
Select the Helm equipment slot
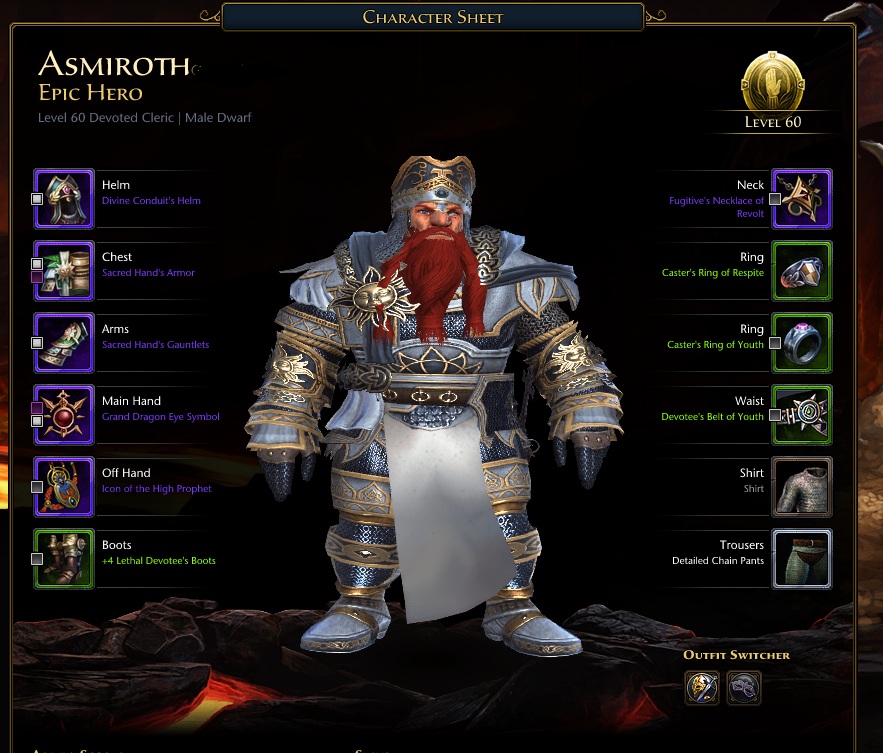65,199
